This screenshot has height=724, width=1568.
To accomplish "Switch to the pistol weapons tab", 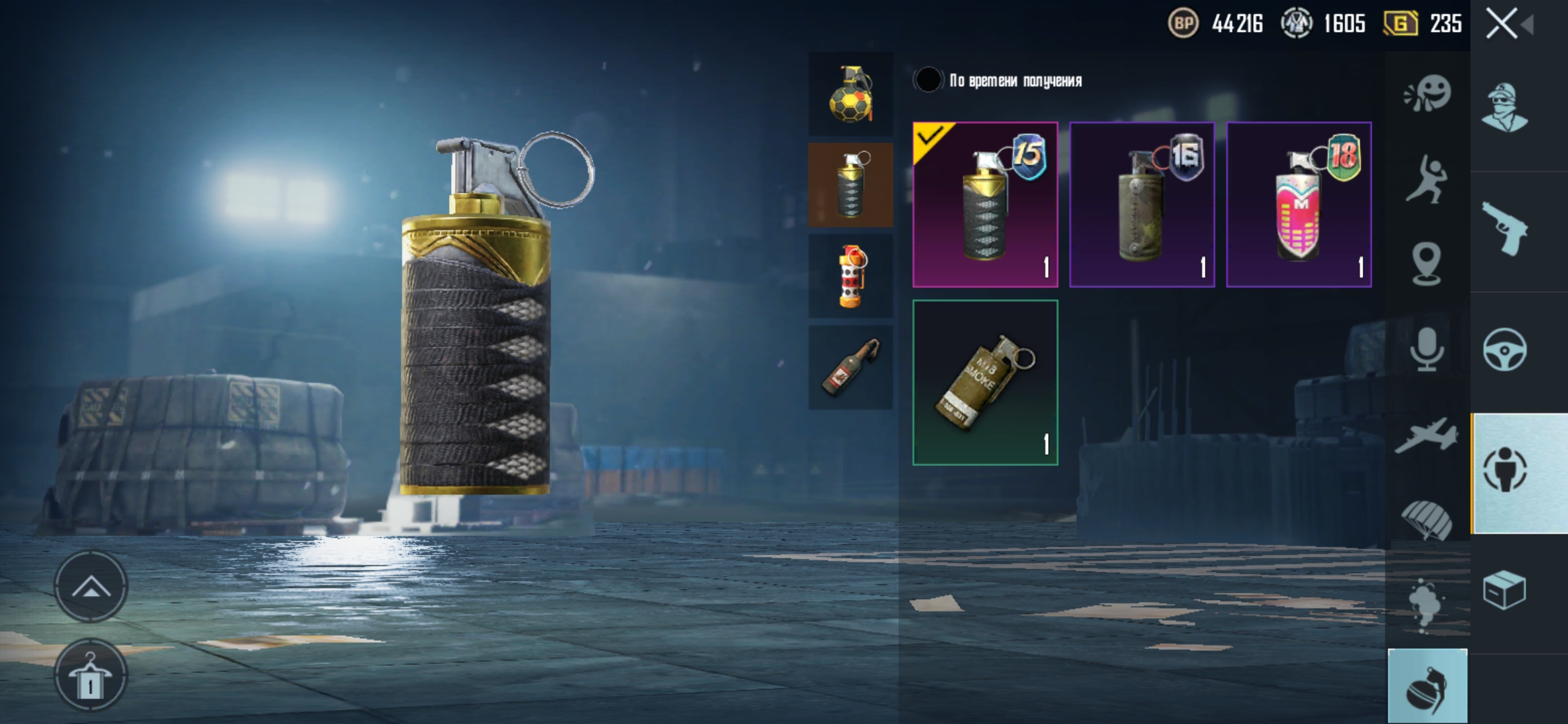I will pos(1505,229).
